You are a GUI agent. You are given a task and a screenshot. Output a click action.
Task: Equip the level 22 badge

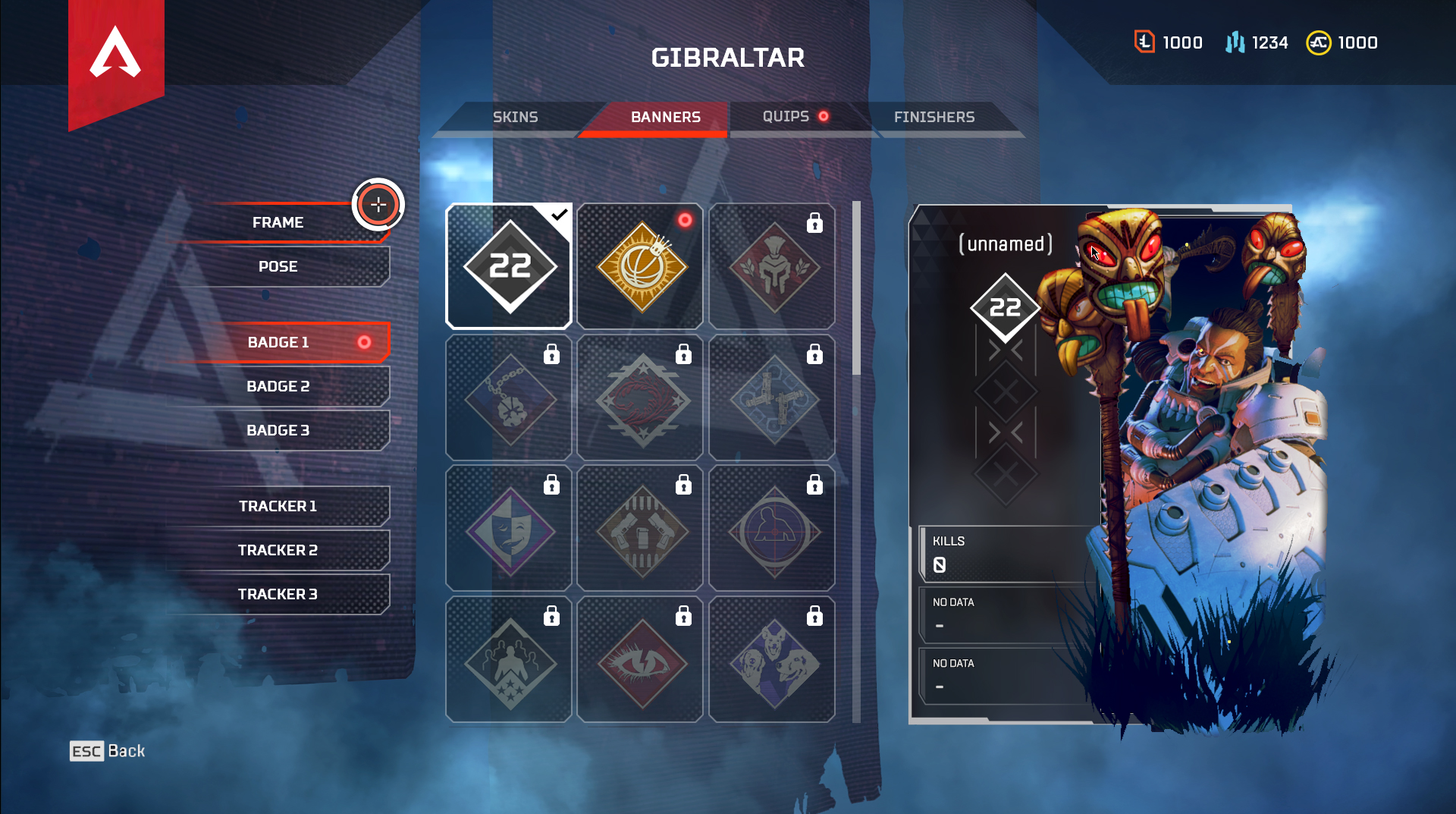[509, 266]
